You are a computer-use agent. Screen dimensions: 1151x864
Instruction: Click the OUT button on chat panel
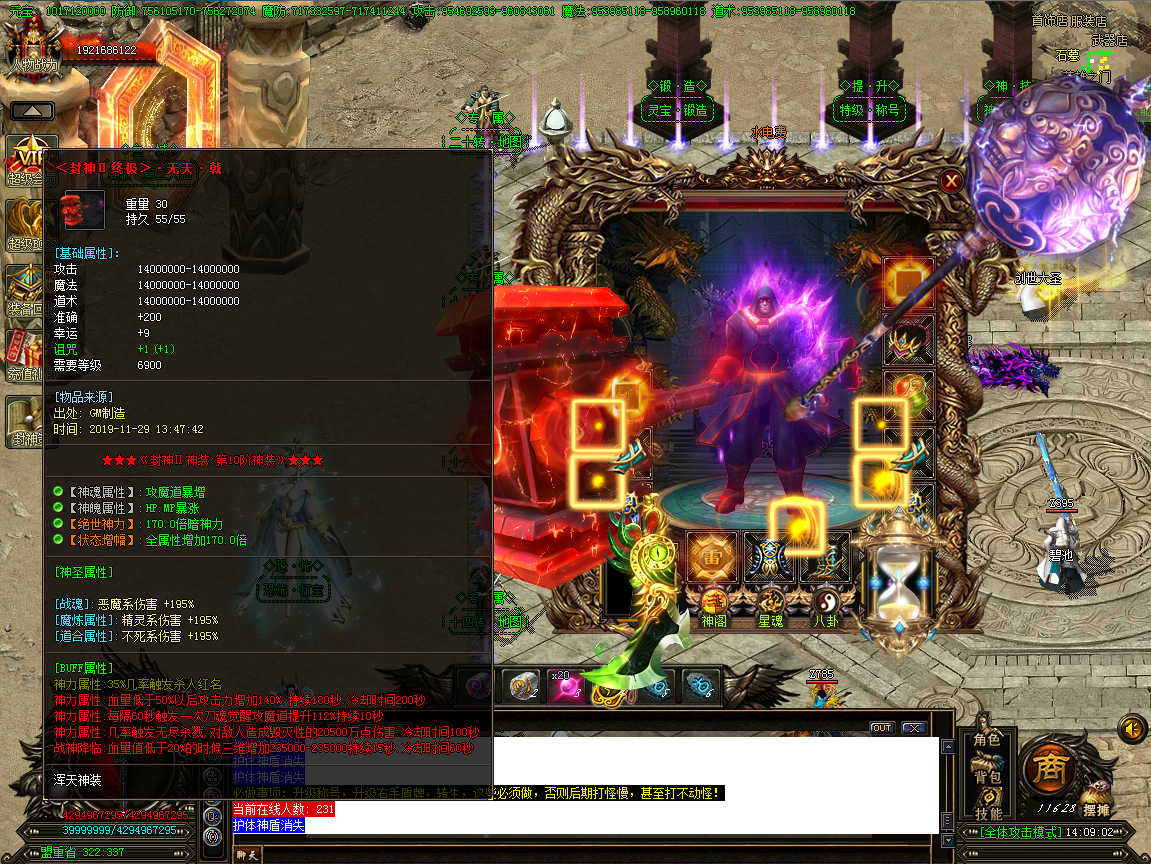click(x=881, y=728)
